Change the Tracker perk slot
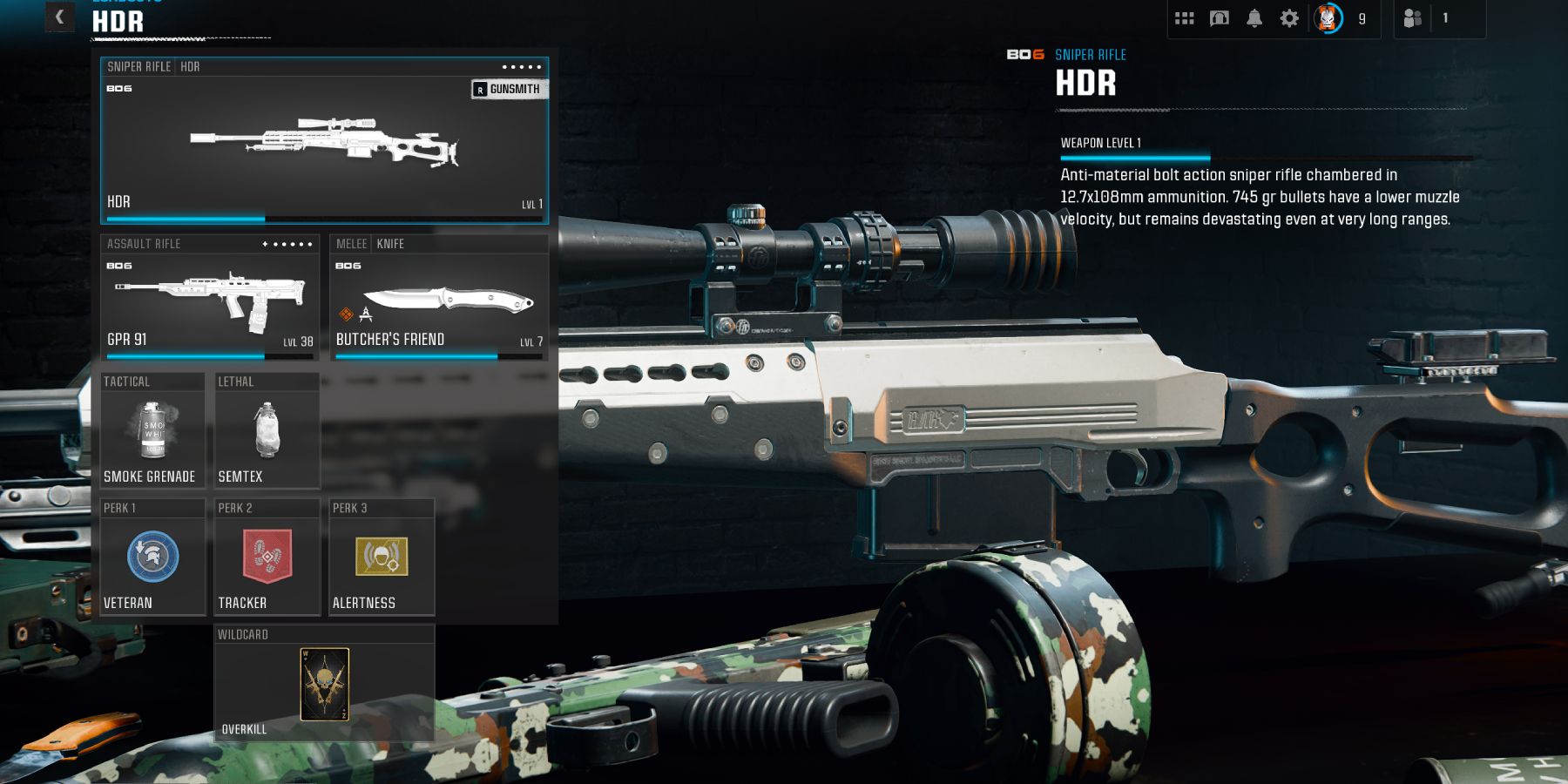Screen dimensions: 1568x784 click(x=267, y=558)
